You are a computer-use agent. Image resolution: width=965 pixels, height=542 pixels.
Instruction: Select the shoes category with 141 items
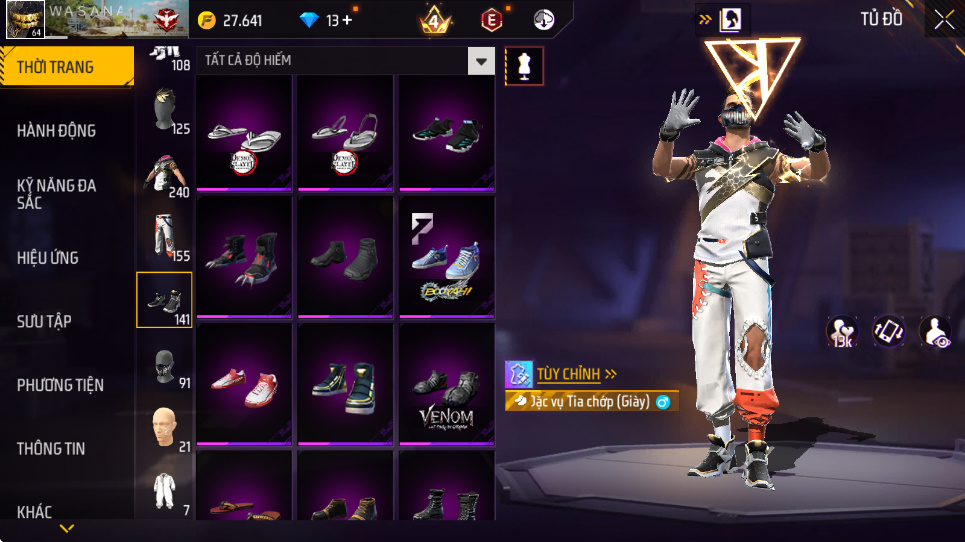pos(164,299)
